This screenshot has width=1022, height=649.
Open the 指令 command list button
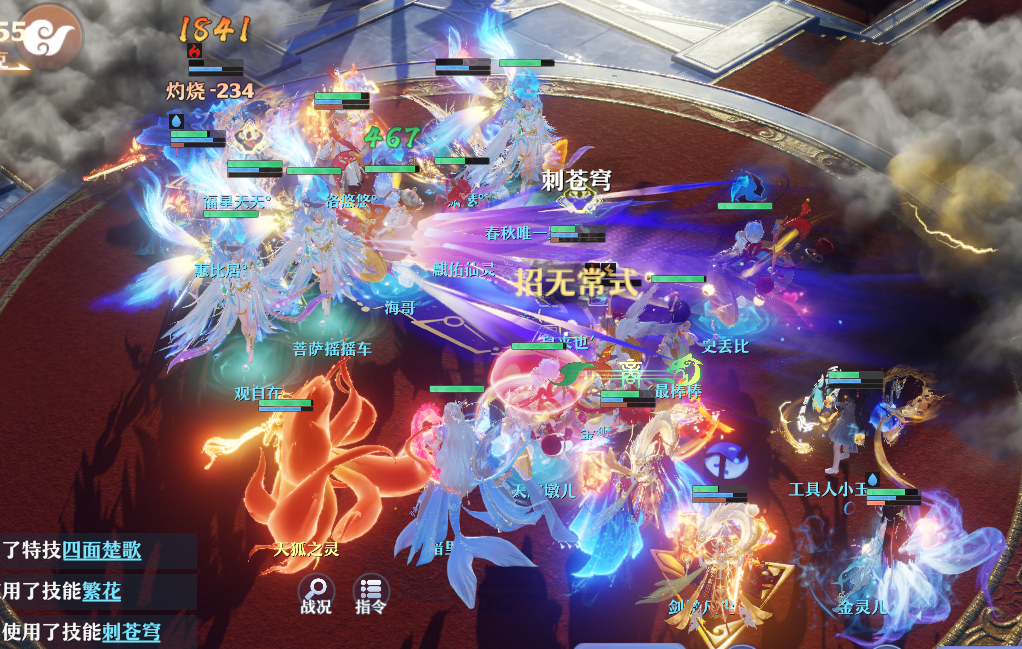(x=371, y=594)
